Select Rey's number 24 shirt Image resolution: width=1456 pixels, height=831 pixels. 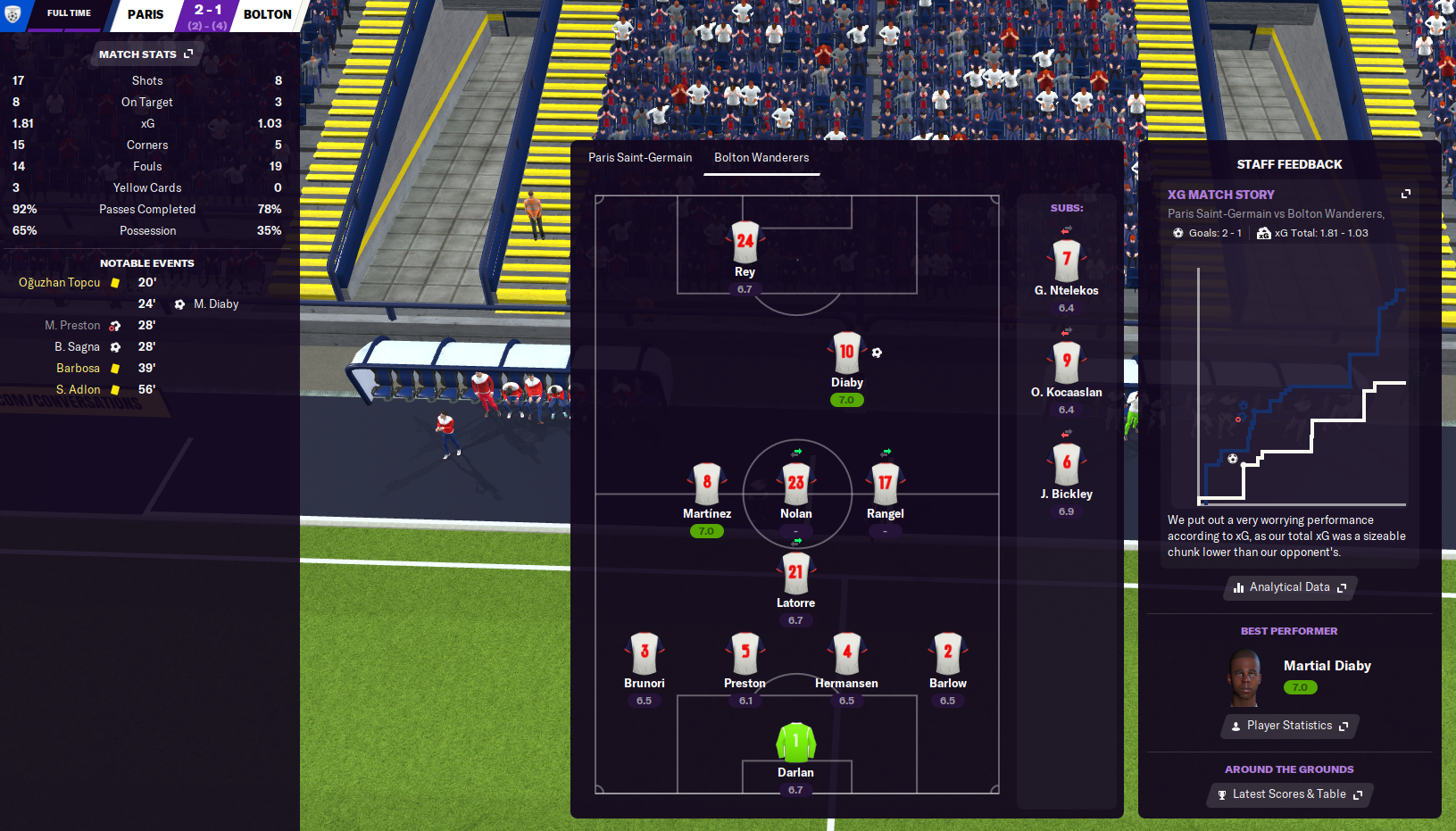745,242
